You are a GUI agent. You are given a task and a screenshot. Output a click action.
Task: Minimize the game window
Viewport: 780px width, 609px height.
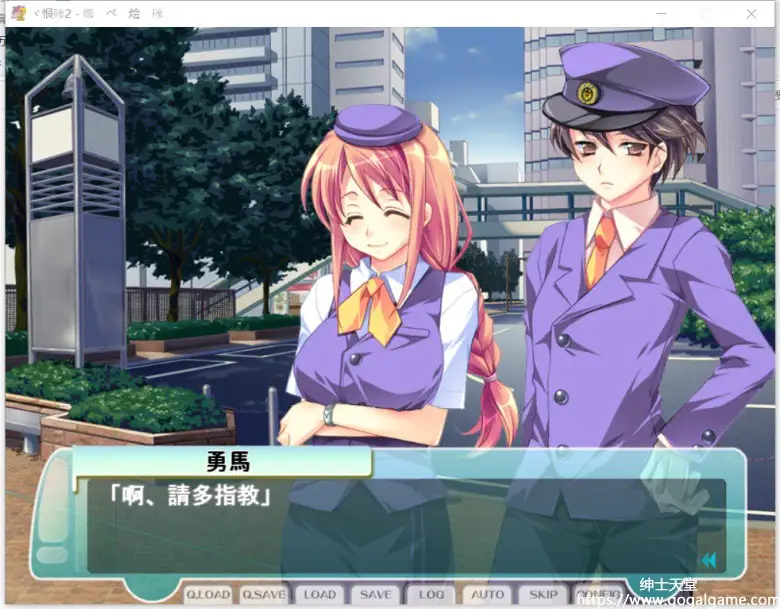click(661, 14)
